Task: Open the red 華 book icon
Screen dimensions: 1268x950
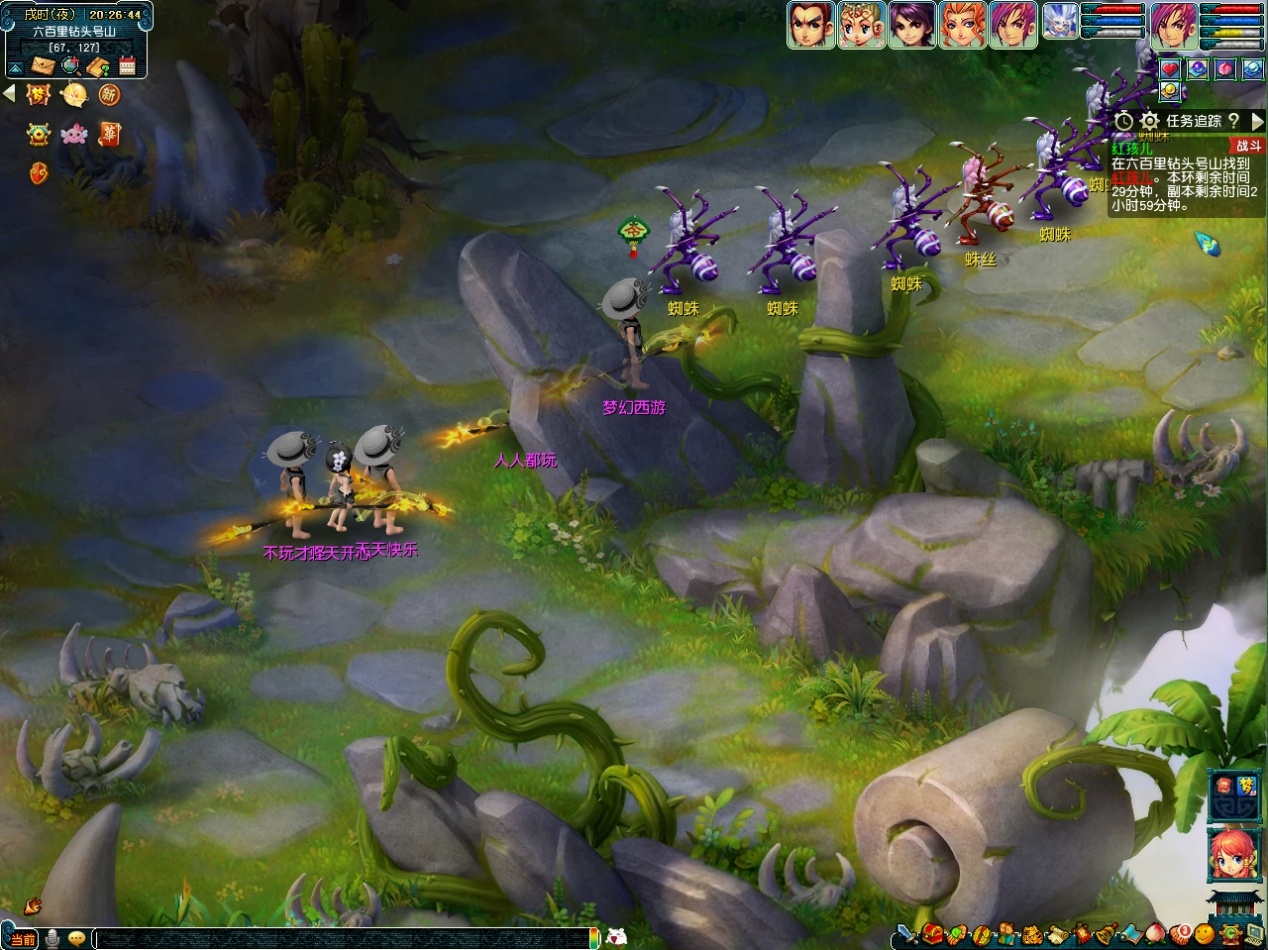Action: (x=109, y=134)
